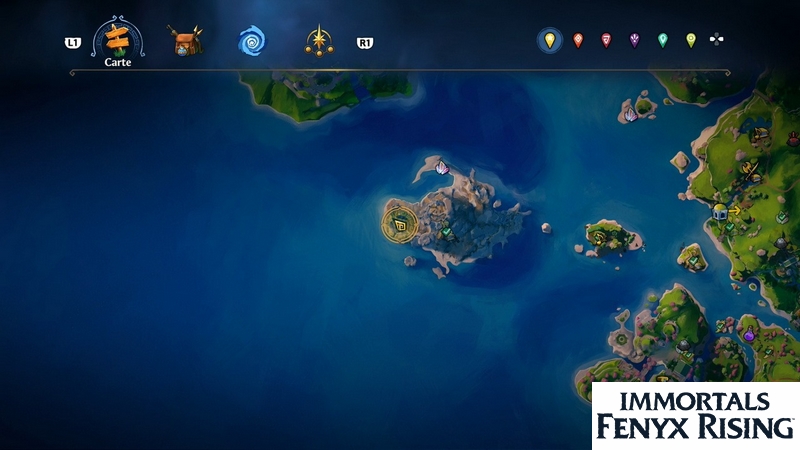This screenshot has width=800, height=450.
Task: Select the golden circled marker on central island
Action: (x=400, y=224)
